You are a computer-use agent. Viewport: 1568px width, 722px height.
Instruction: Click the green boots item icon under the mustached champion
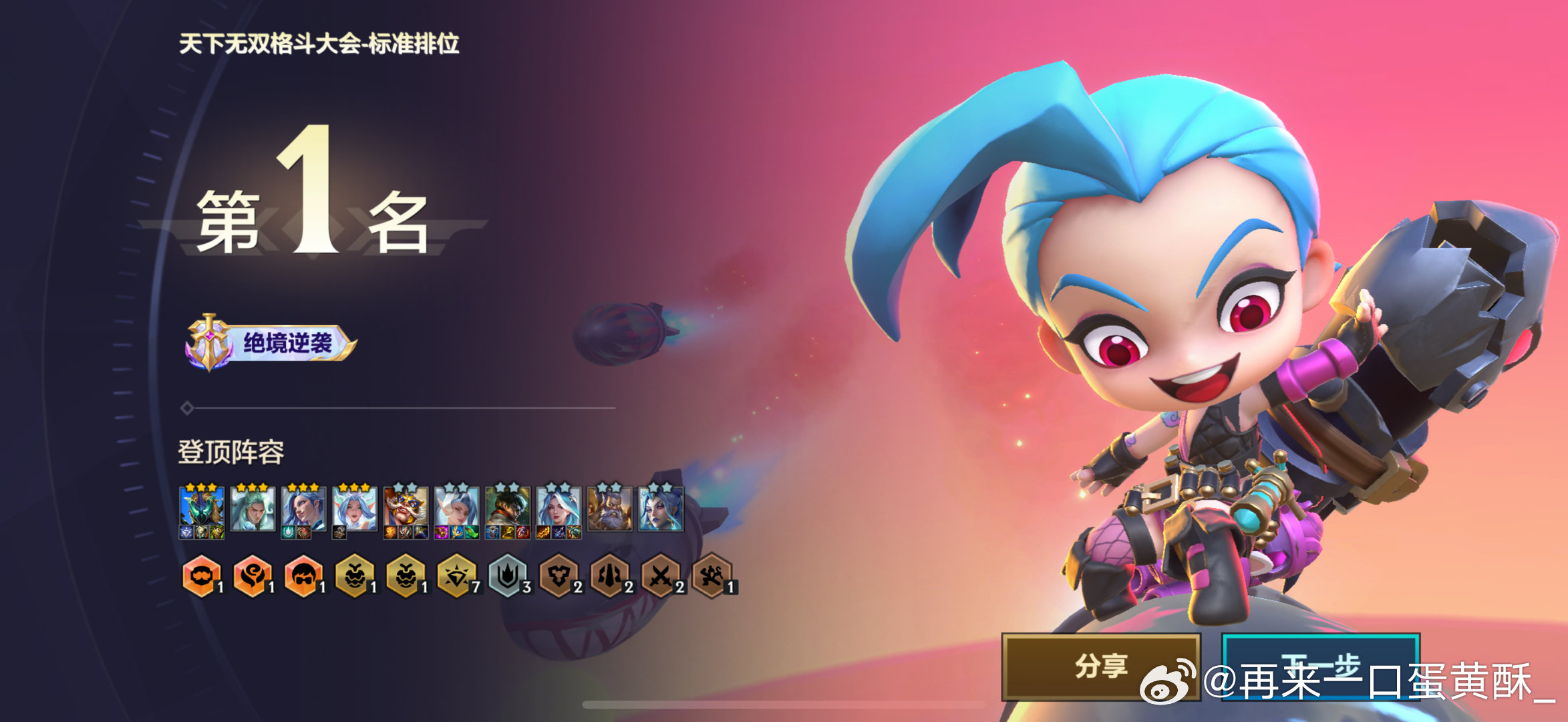click(x=472, y=533)
